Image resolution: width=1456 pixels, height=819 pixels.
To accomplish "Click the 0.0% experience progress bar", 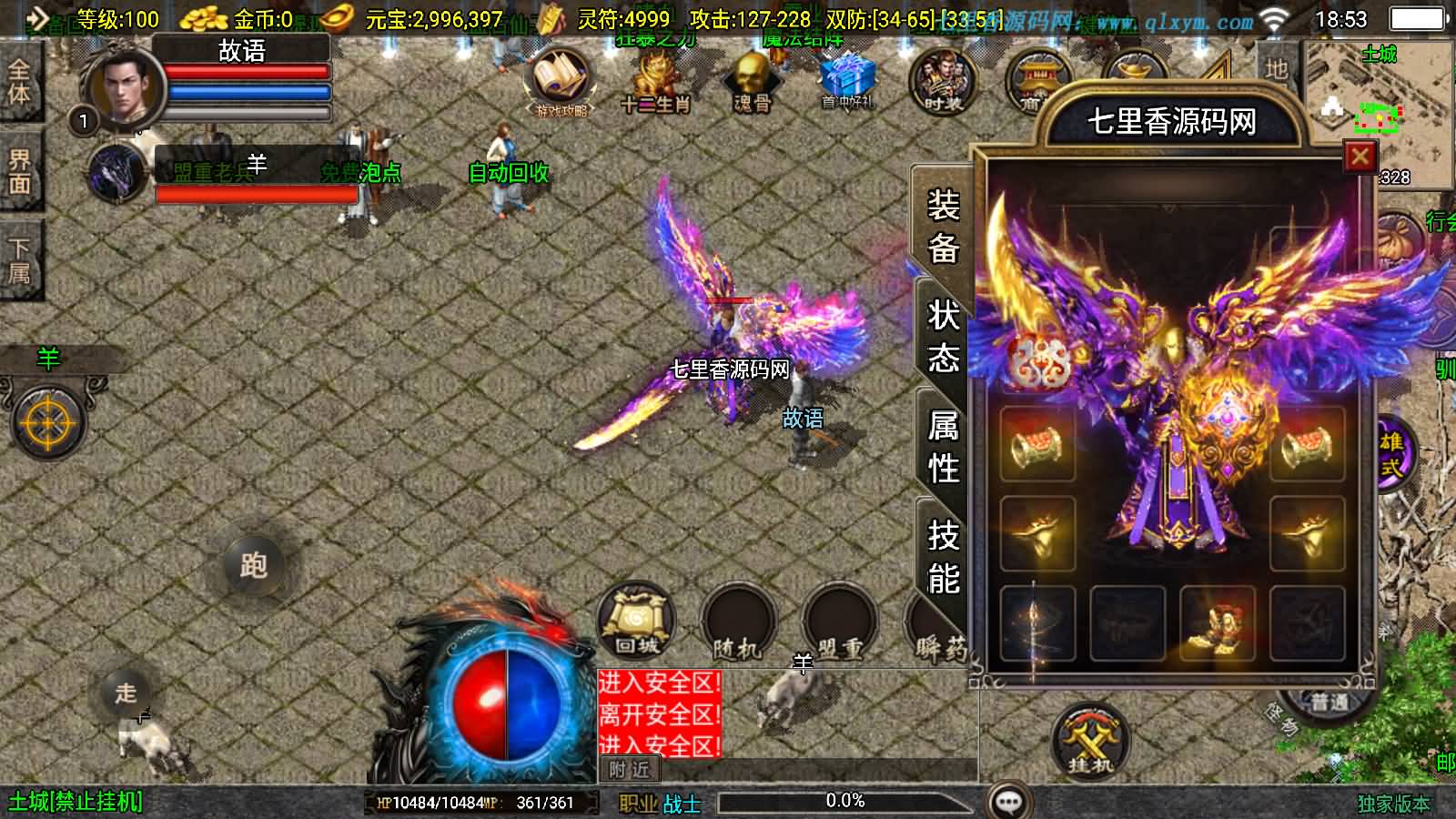I will click(846, 802).
